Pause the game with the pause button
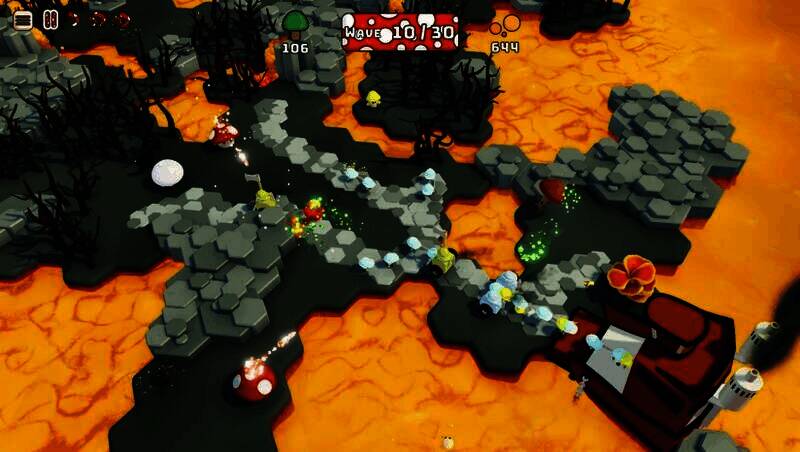800x452 pixels. coord(50,19)
